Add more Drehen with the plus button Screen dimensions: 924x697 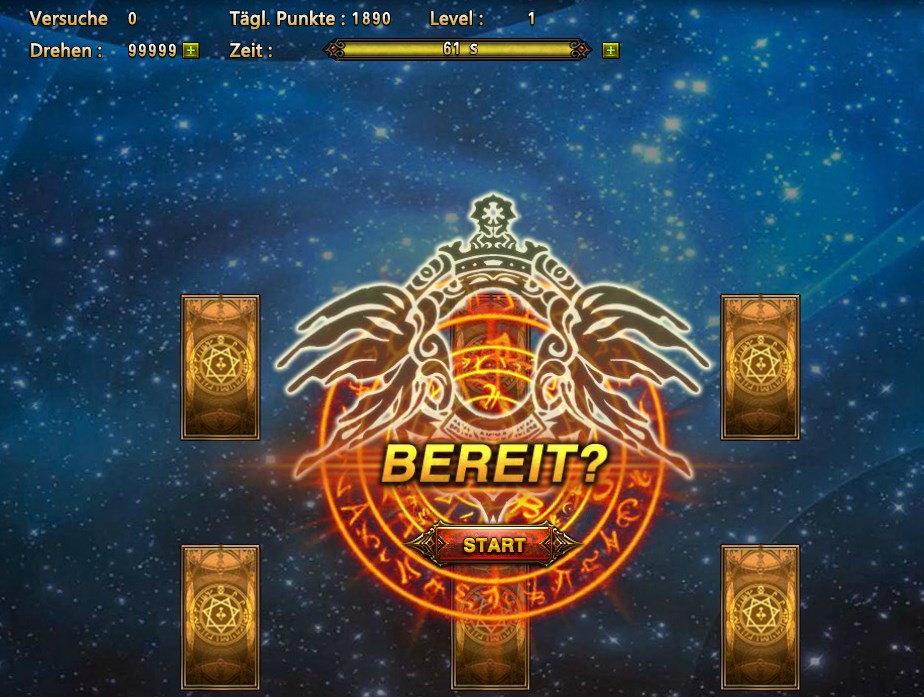(191, 50)
